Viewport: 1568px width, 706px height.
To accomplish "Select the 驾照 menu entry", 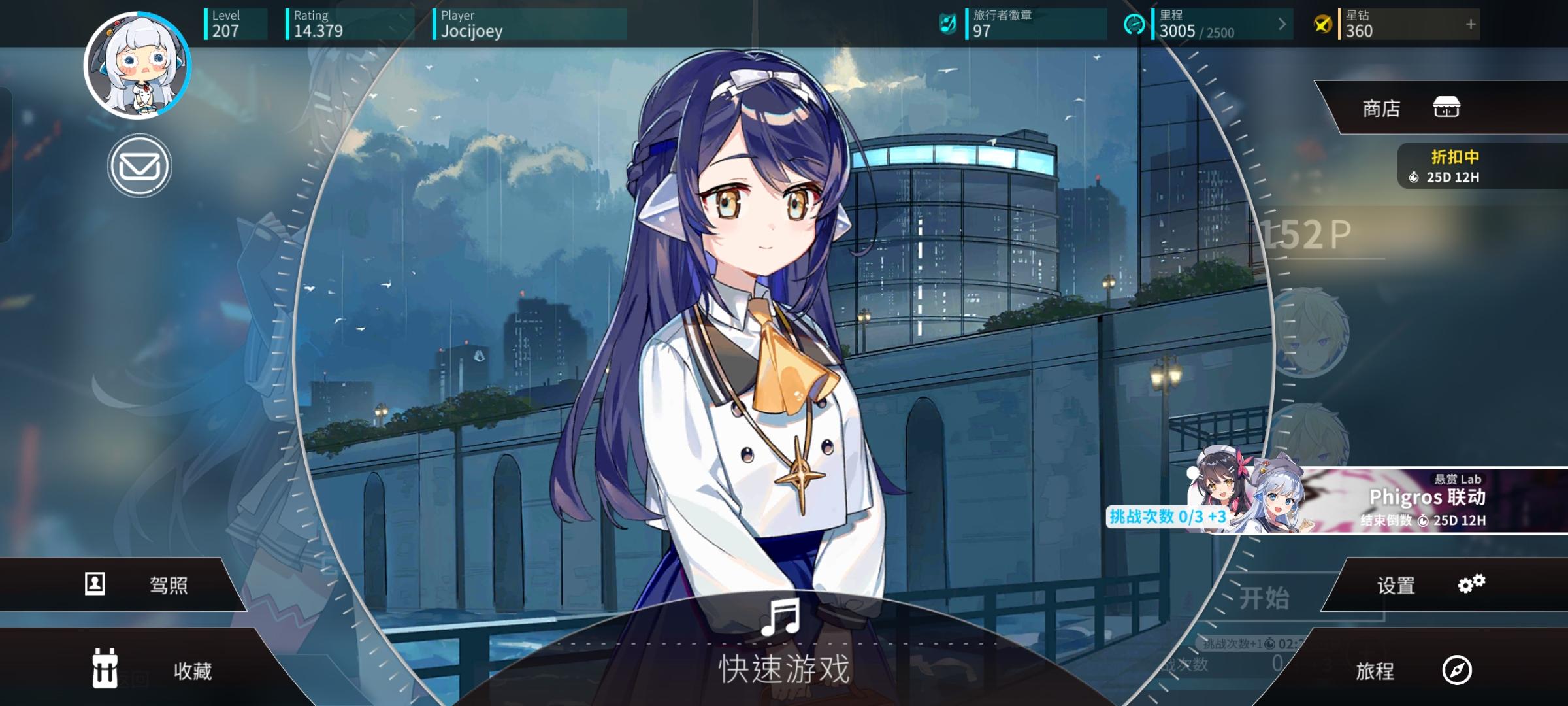I will coord(171,584).
